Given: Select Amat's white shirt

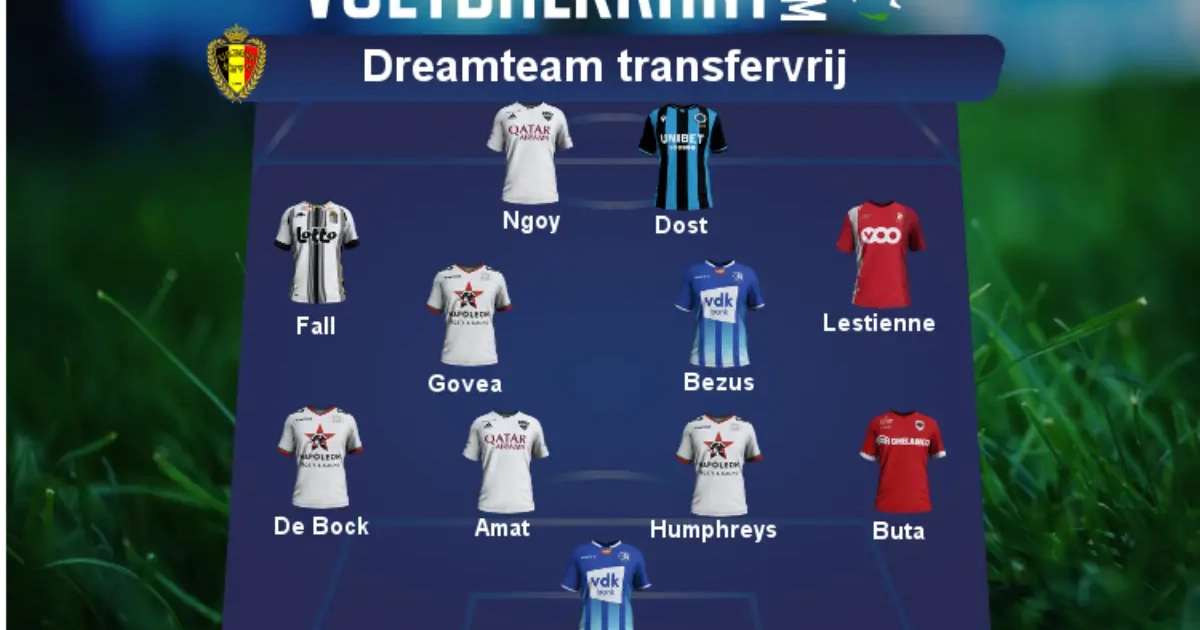Looking at the screenshot, I should click(x=505, y=462).
